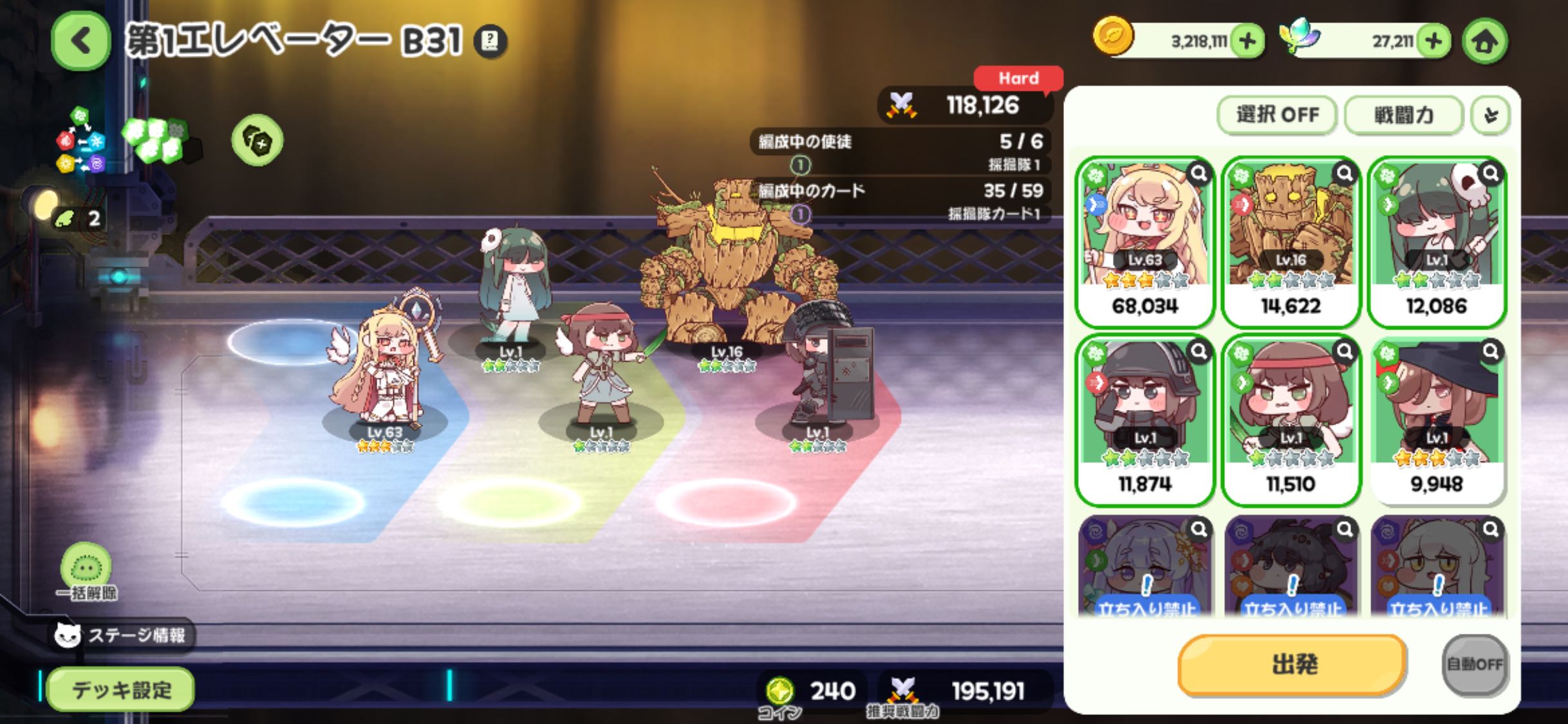This screenshot has height=724, width=1568.
Task: Add crystal currency with the plus button
Action: tap(1433, 41)
